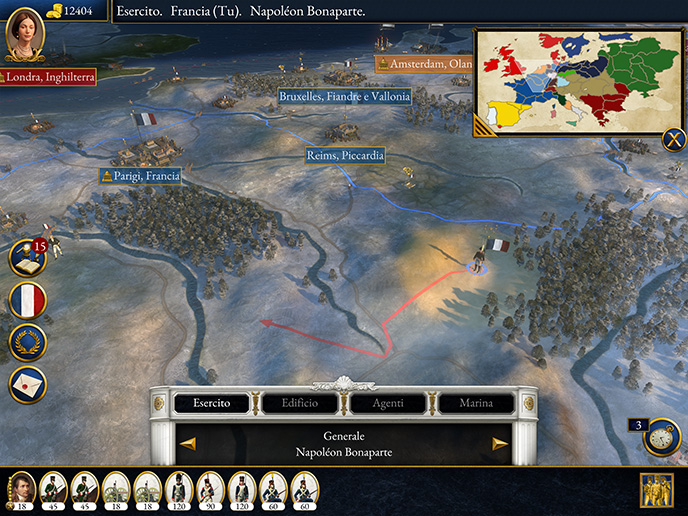Screen dimensions: 688x516
Task: Show the Marina tab
Action: (475, 403)
